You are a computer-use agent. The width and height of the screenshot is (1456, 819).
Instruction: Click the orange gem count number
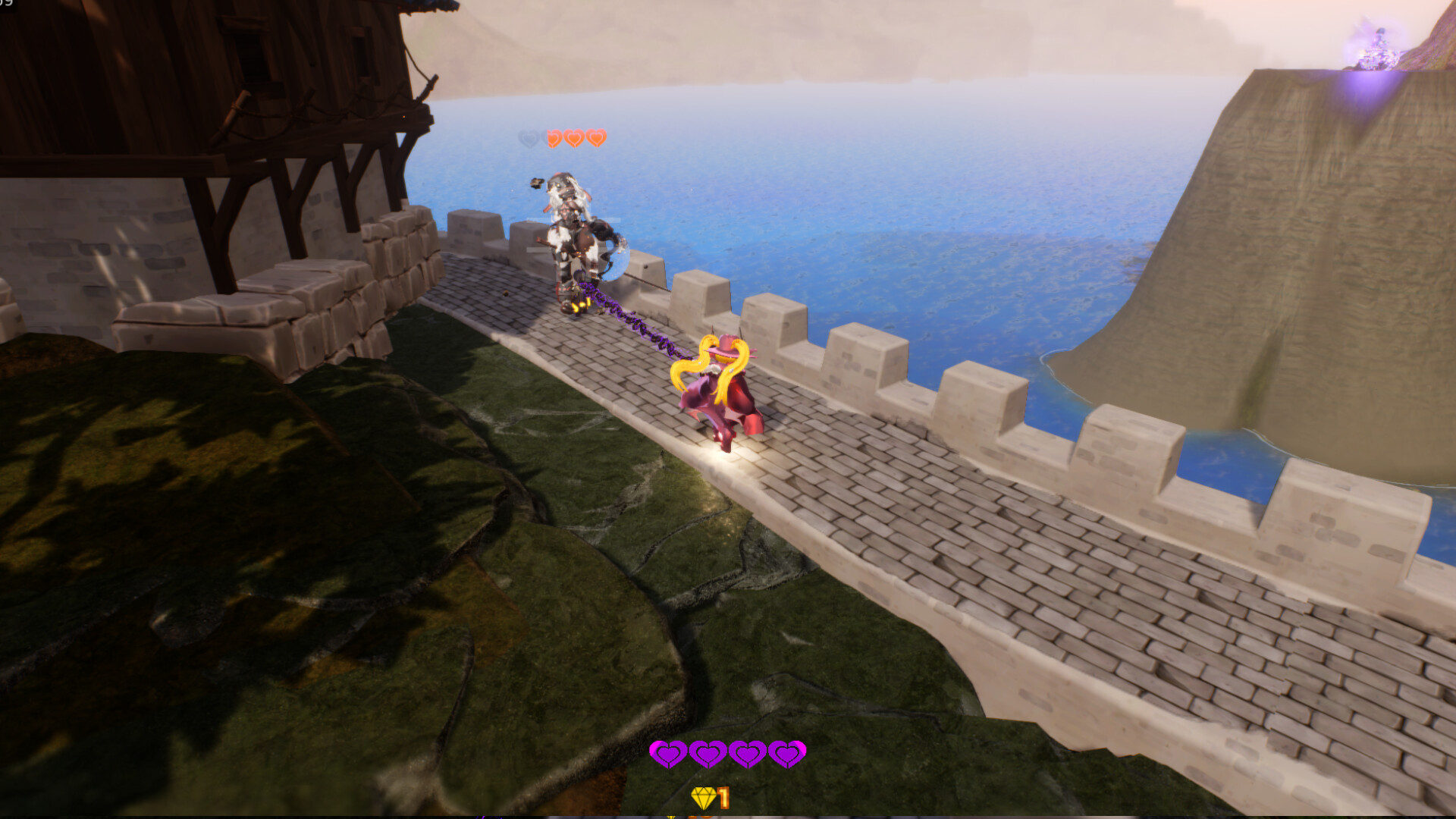coord(723,798)
